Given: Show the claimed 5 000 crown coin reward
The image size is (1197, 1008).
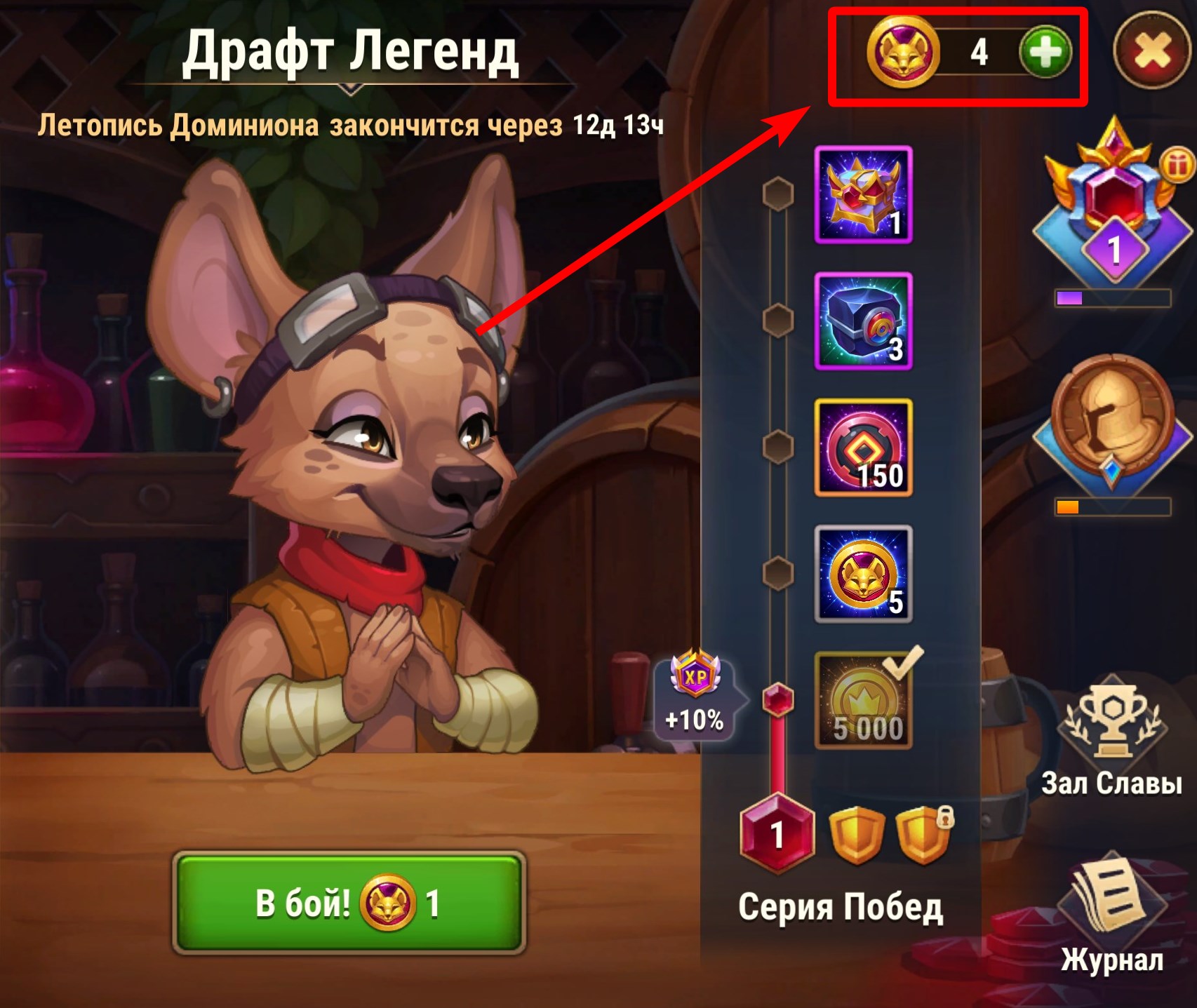Looking at the screenshot, I should (x=864, y=701).
